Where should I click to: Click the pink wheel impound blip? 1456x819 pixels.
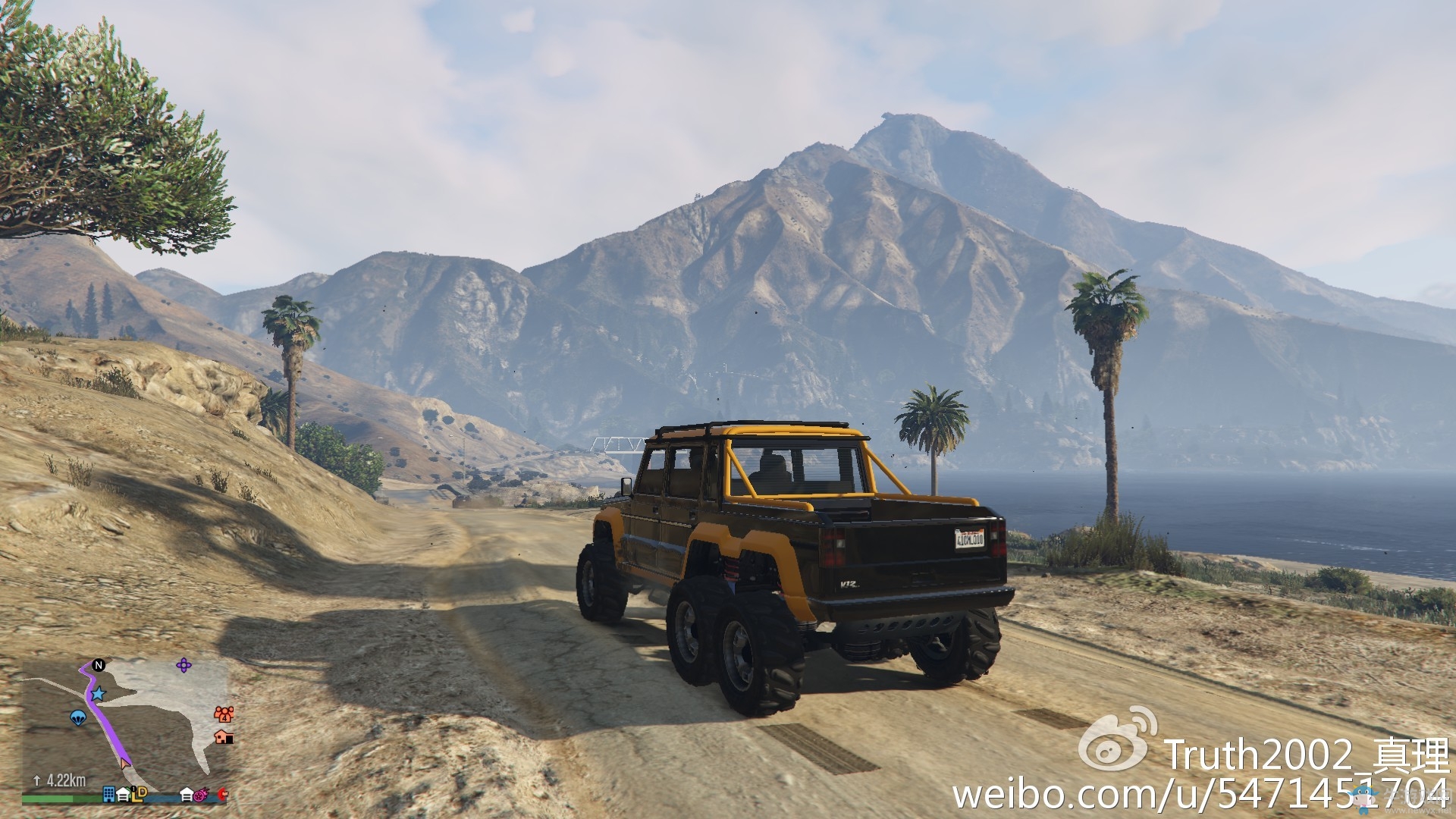point(201,795)
